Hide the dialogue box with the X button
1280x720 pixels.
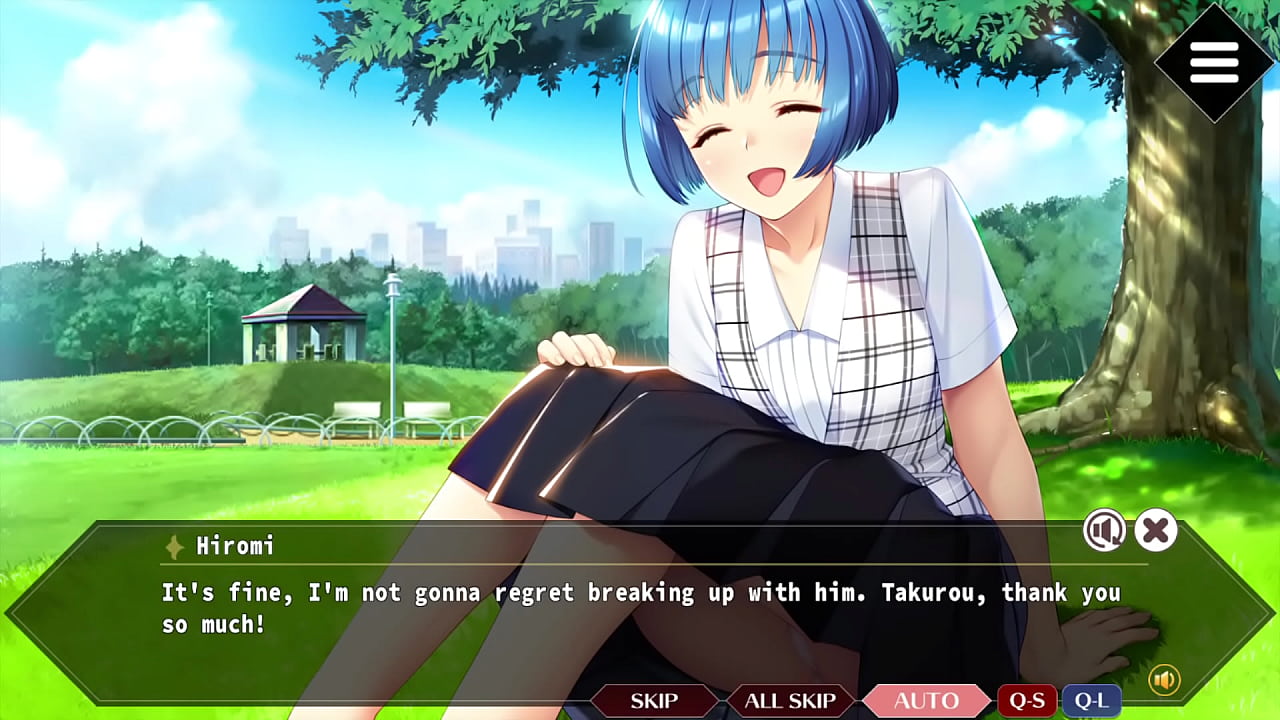coord(1156,530)
